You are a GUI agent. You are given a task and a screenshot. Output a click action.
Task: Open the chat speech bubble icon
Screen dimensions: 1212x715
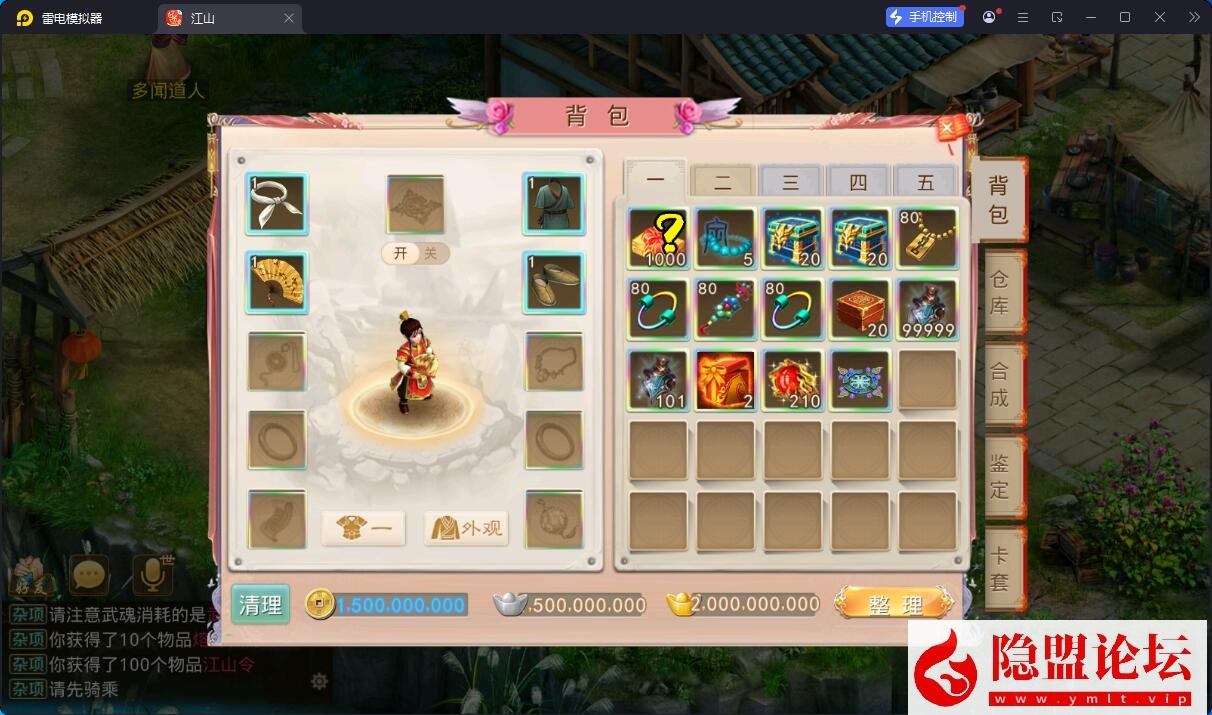click(x=89, y=574)
